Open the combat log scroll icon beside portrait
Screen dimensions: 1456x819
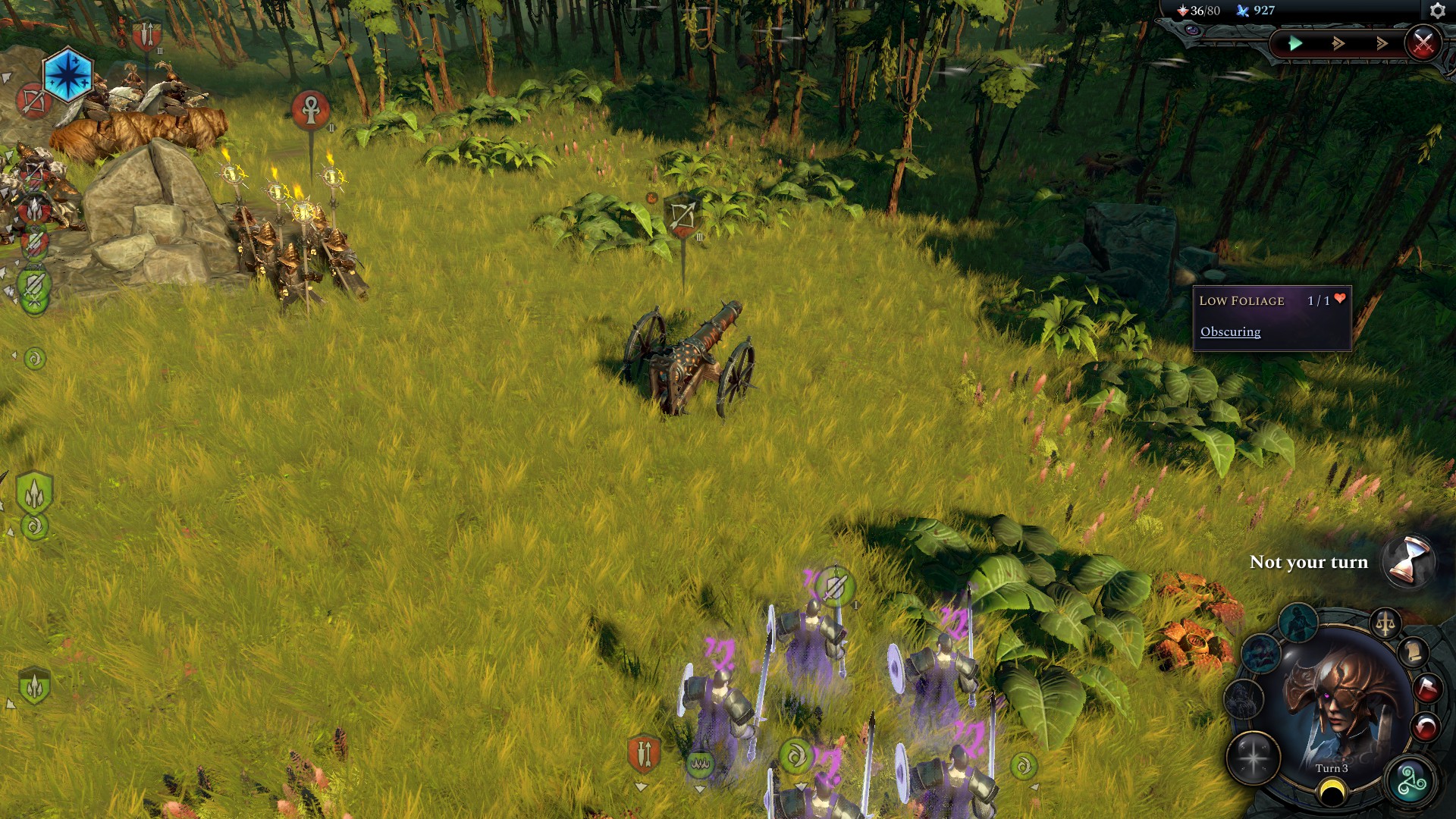click(x=1413, y=652)
